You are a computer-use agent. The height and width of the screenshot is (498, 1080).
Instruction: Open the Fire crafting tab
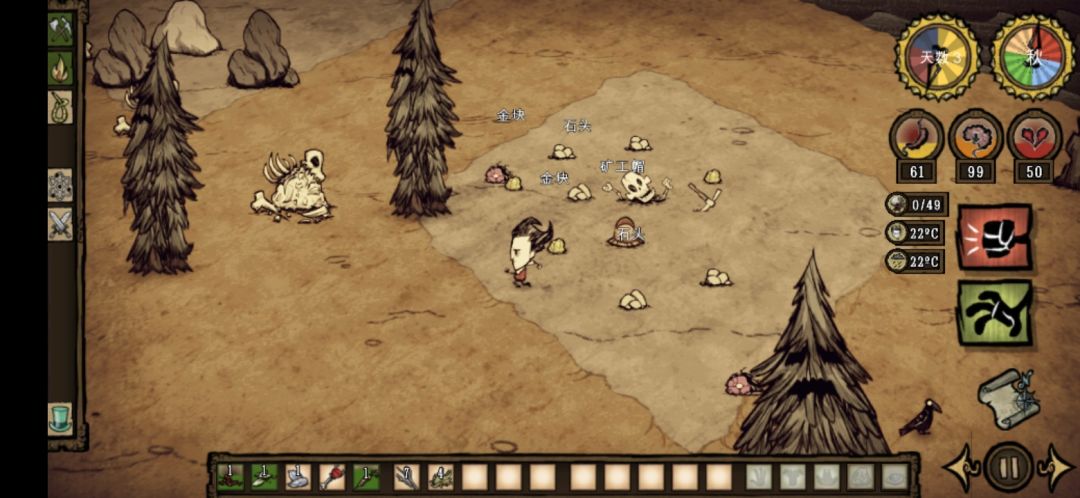(60, 68)
